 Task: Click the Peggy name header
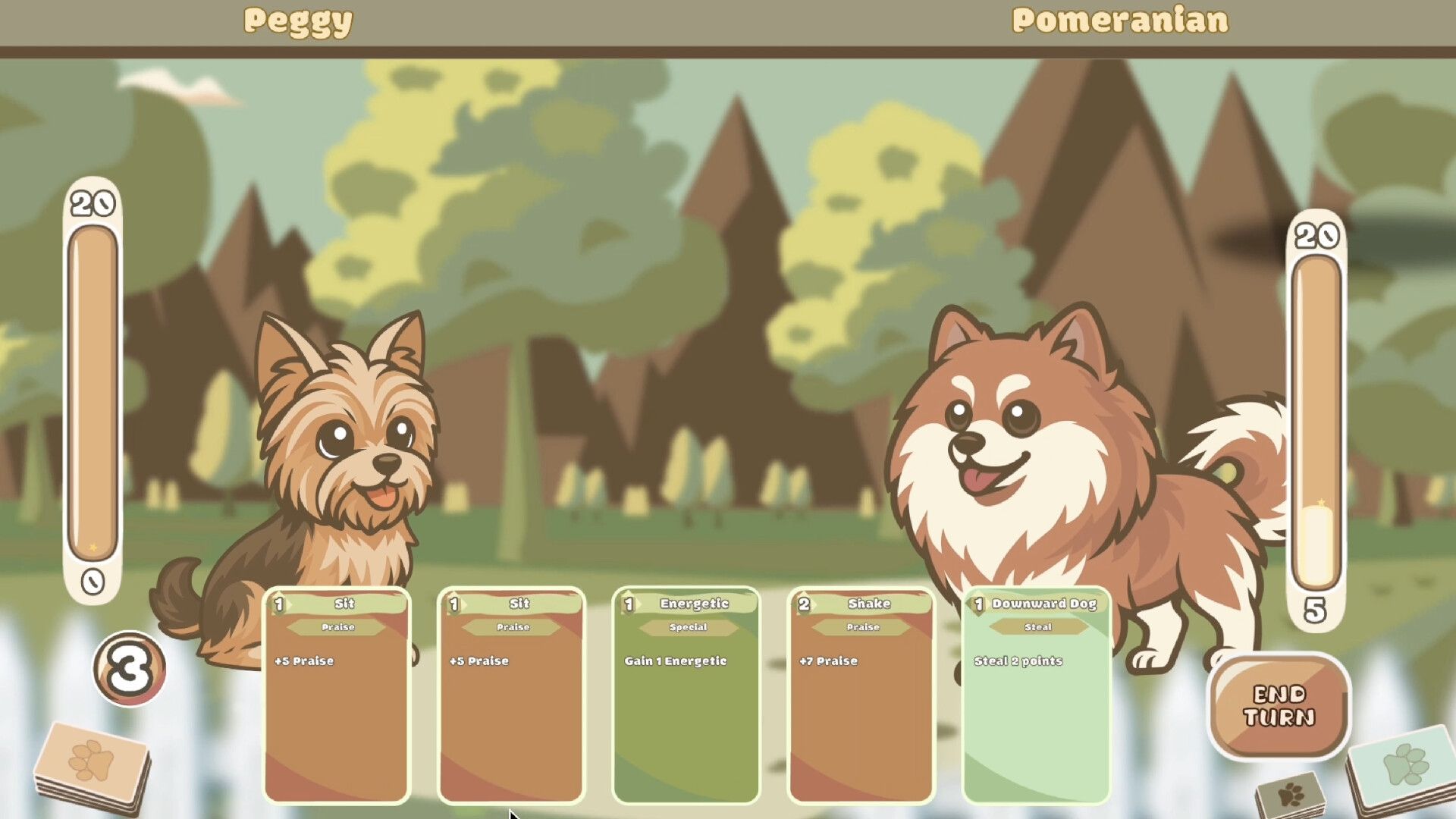pyautogui.click(x=297, y=20)
